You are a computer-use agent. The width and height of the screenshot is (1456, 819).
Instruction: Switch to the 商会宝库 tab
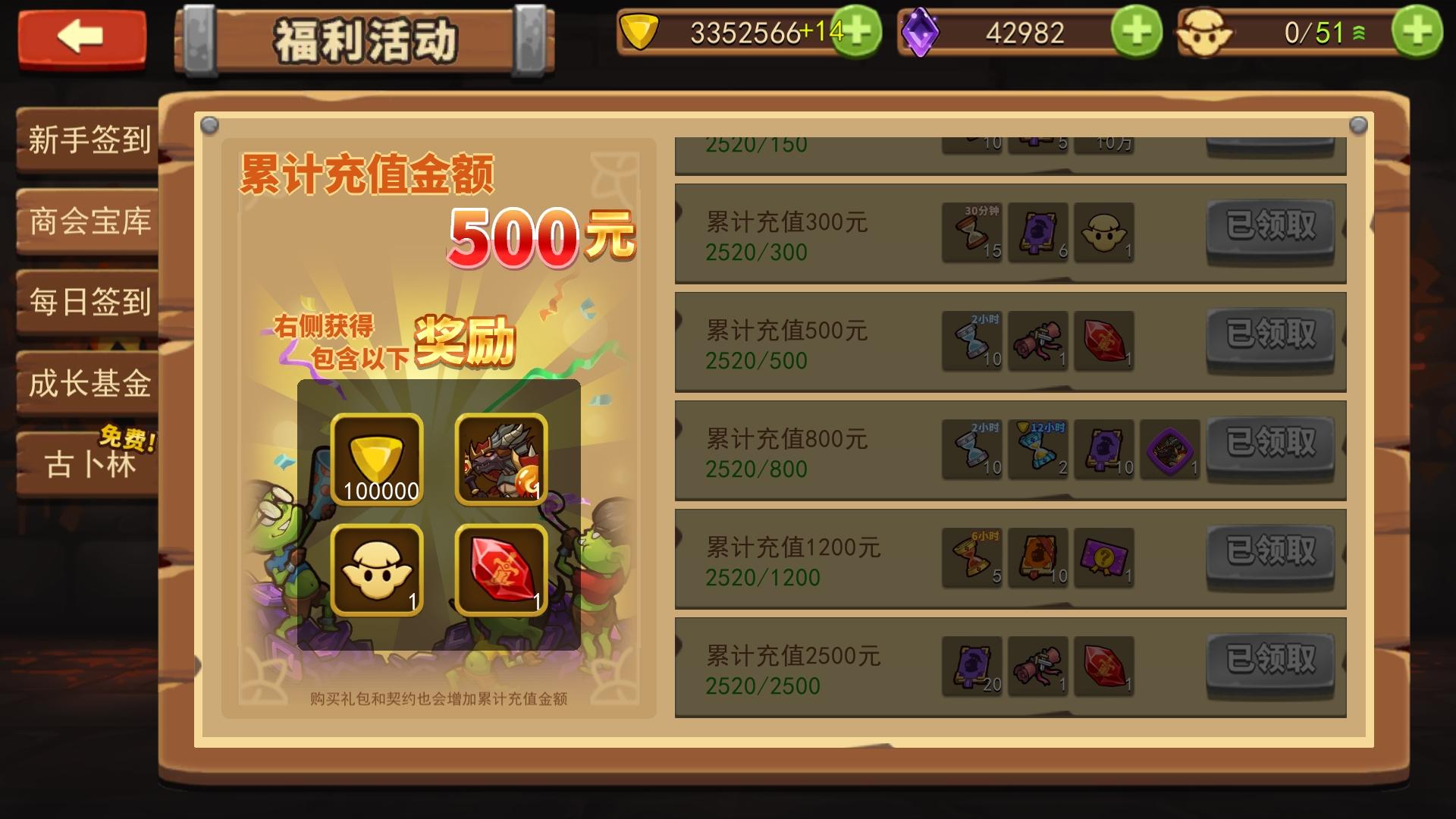(87, 222)
